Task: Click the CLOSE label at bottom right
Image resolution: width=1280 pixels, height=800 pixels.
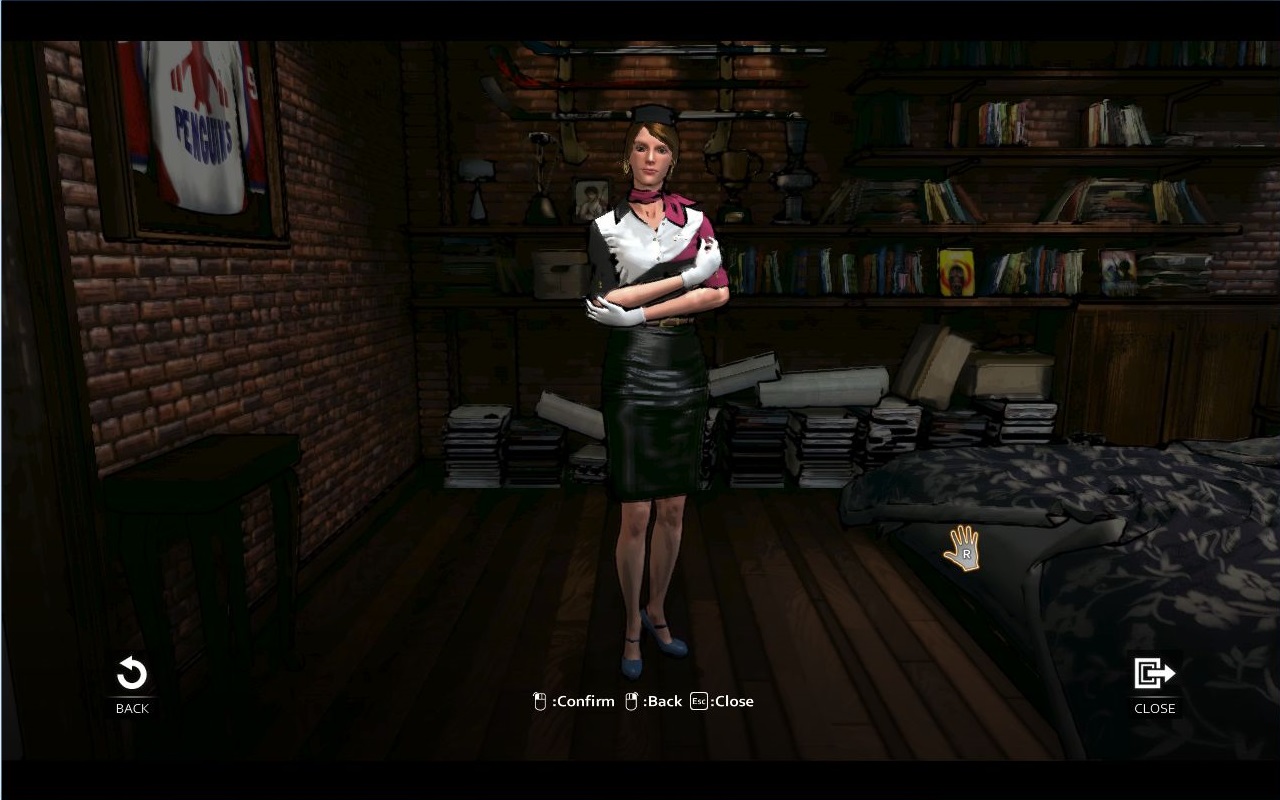Action: tap(1154, 708)
